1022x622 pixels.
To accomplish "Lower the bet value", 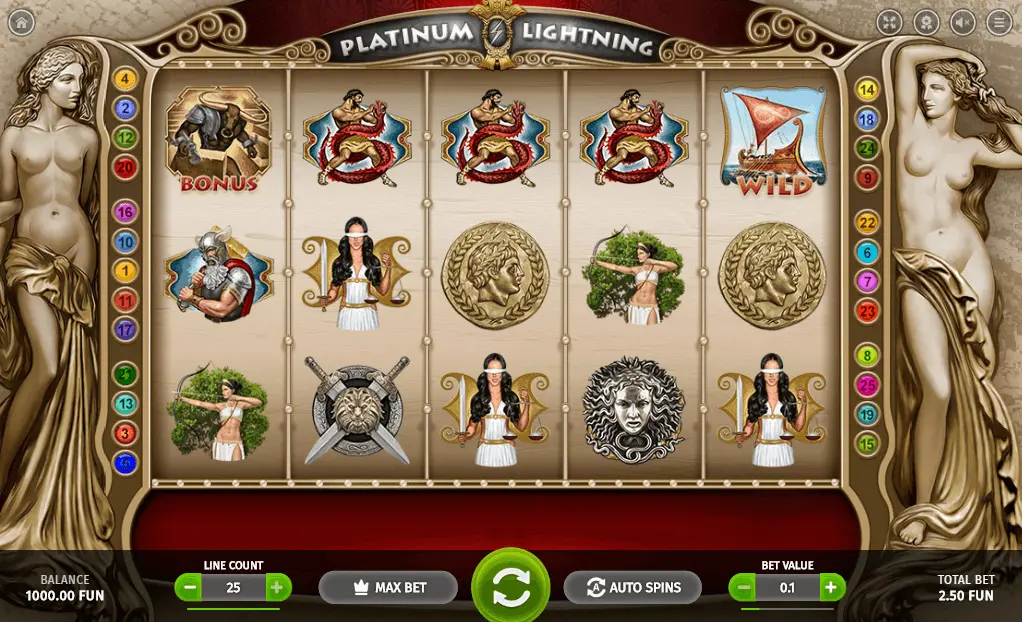I will pos(742,587).
